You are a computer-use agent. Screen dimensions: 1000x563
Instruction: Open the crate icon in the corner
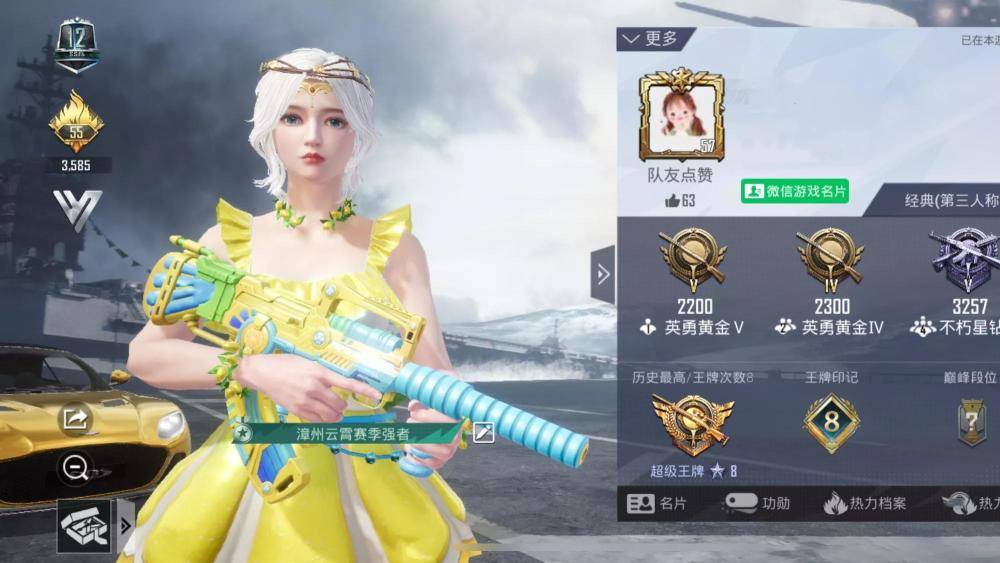[x=84, y=524]
